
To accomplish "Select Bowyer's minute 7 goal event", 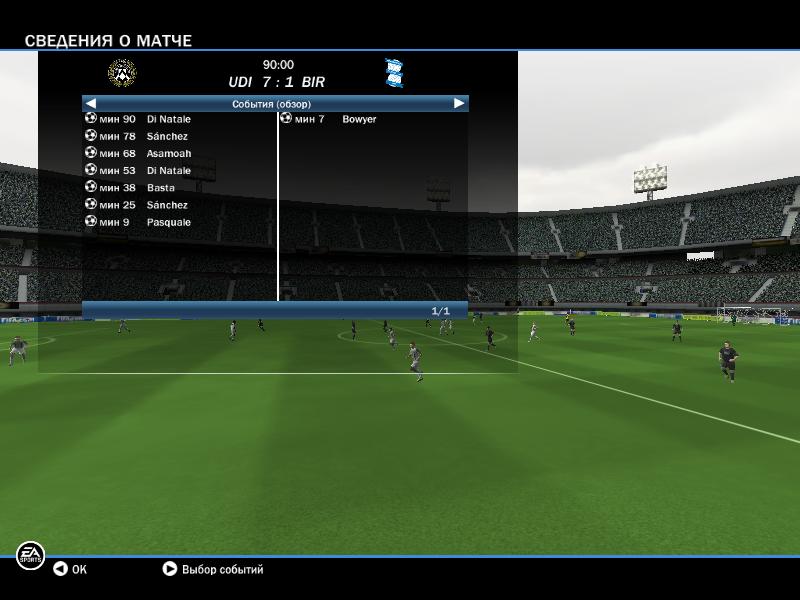I will [358, 119].
